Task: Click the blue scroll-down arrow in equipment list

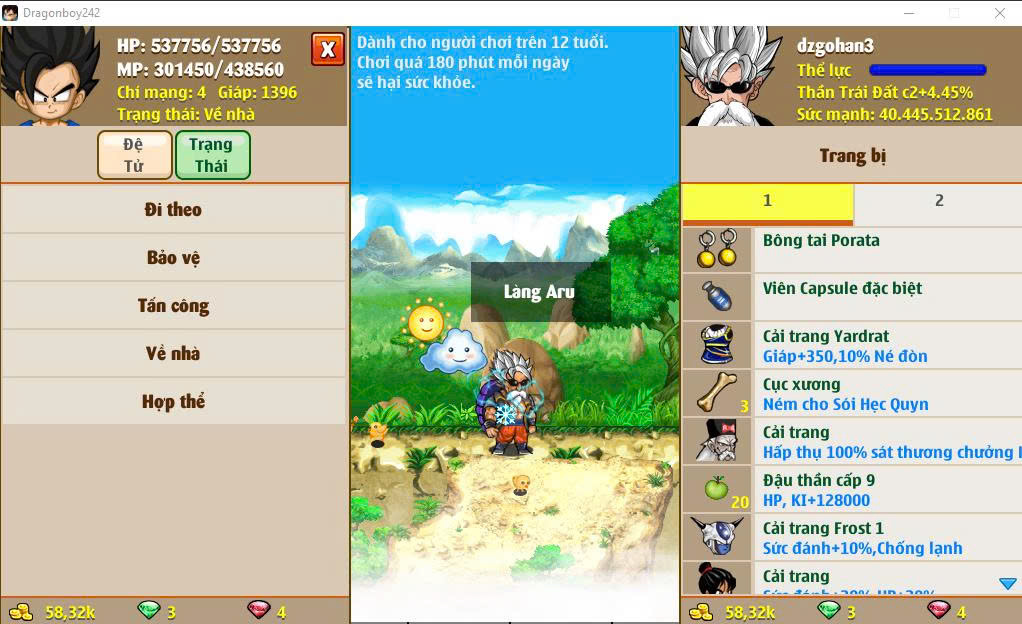Action: (x=1007, y=584)
